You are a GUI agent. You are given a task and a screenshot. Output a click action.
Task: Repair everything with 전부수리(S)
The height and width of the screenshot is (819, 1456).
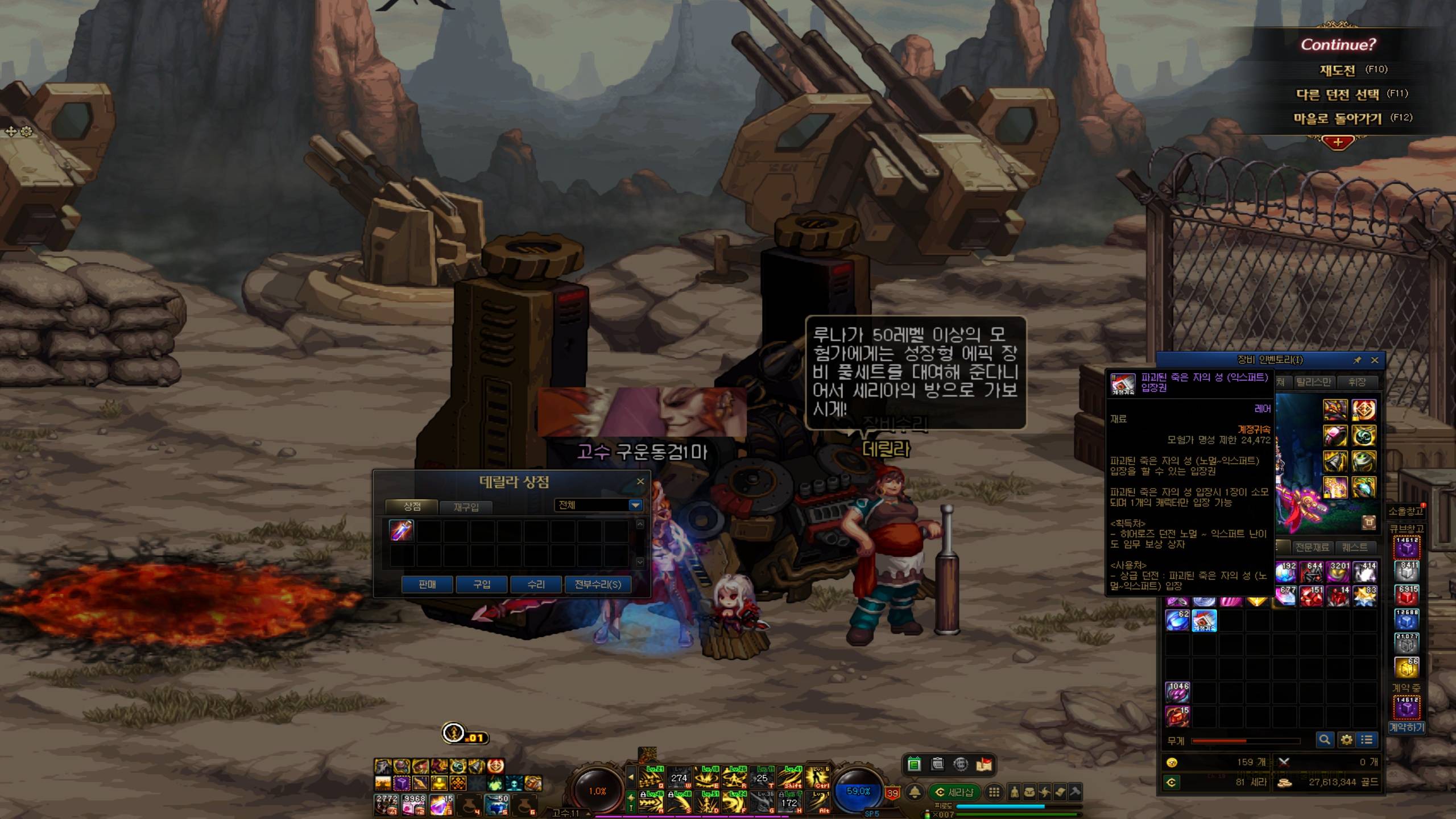tap(598, 584)
